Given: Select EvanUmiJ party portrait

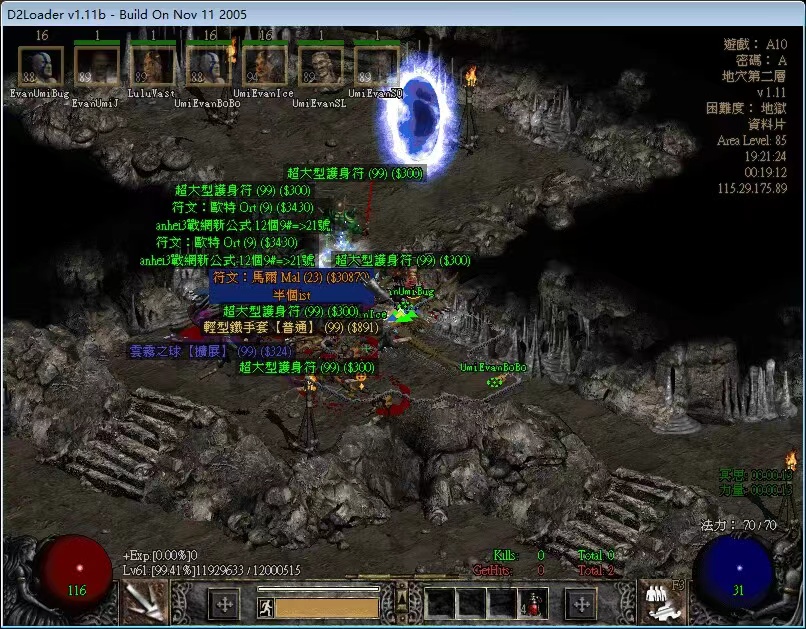Looking at the screenshot, I should pyautogui.click(x=97, y=66).
